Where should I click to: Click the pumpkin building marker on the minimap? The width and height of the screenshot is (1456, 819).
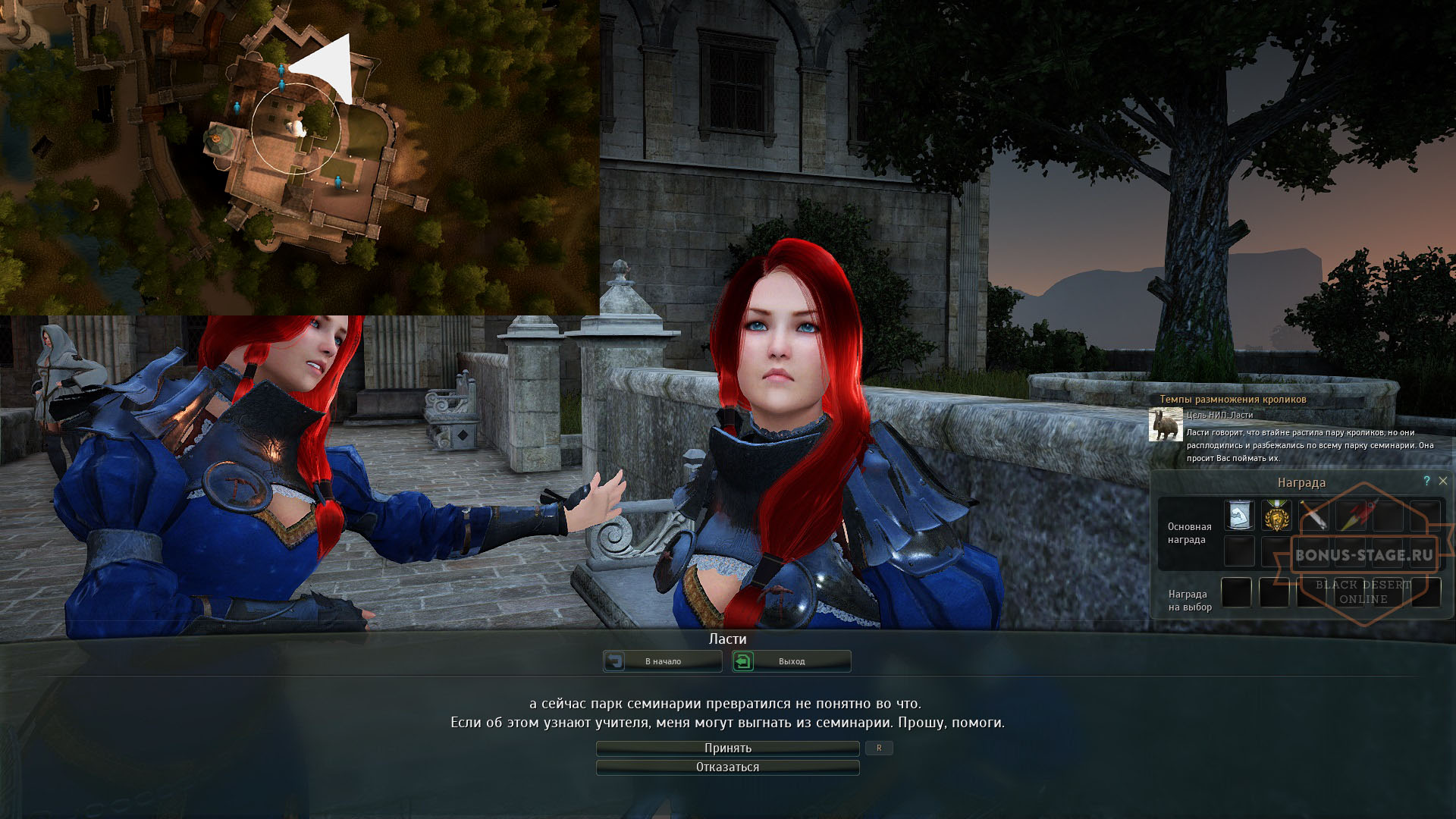pyautogui.click(x=216, y=137)
